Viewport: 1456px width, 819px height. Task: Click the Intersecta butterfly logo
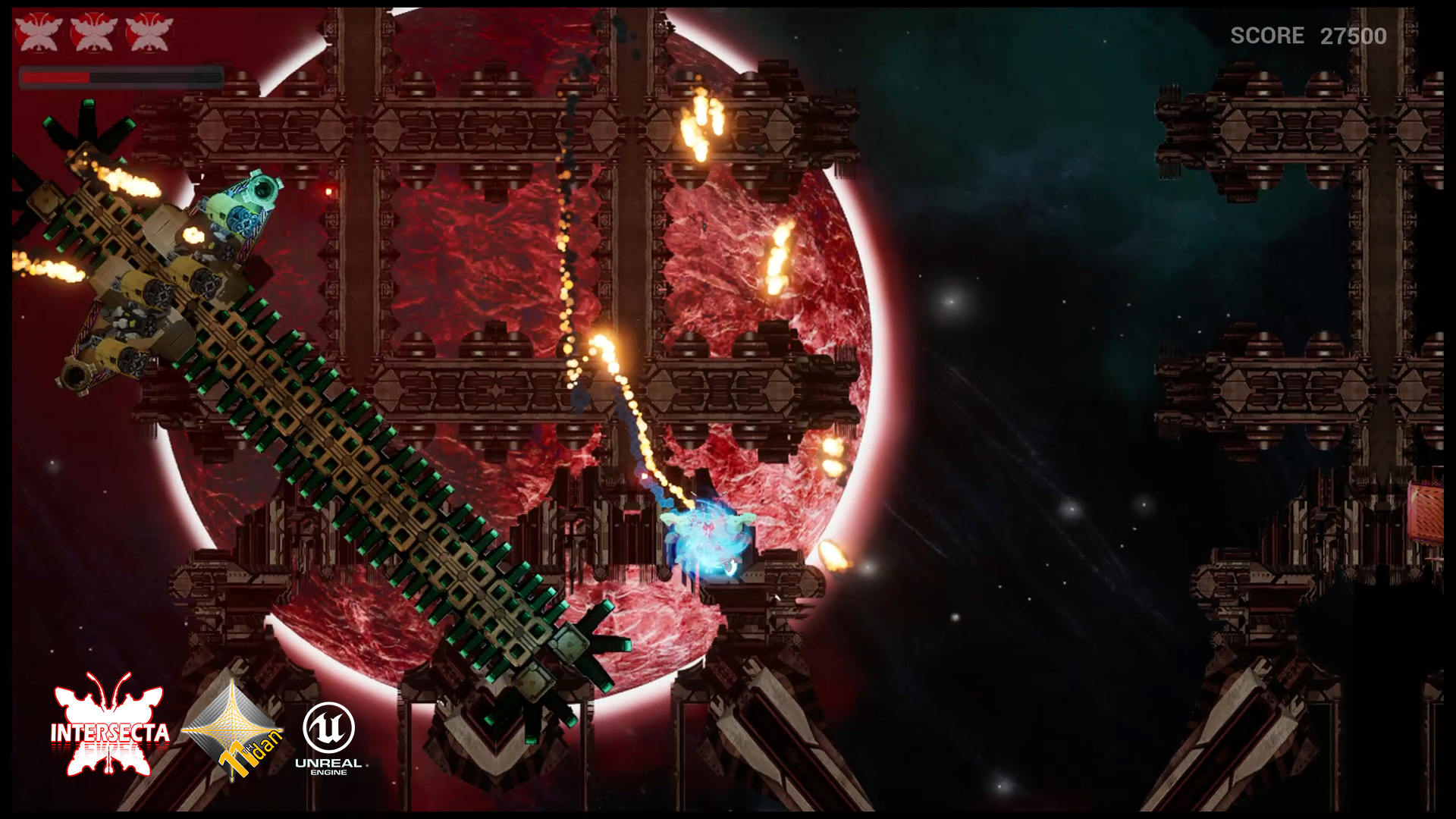109,726
